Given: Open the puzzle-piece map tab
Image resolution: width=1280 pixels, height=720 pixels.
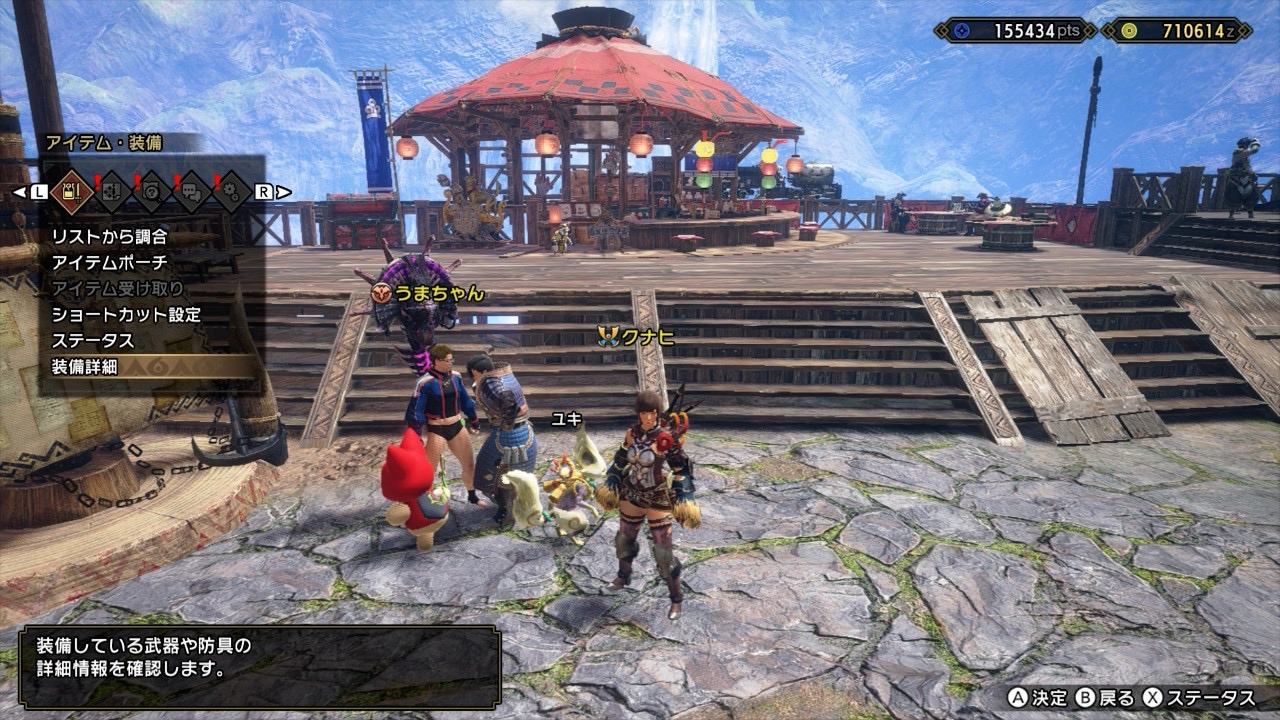Looking at the screenshot, I should 112,190.
